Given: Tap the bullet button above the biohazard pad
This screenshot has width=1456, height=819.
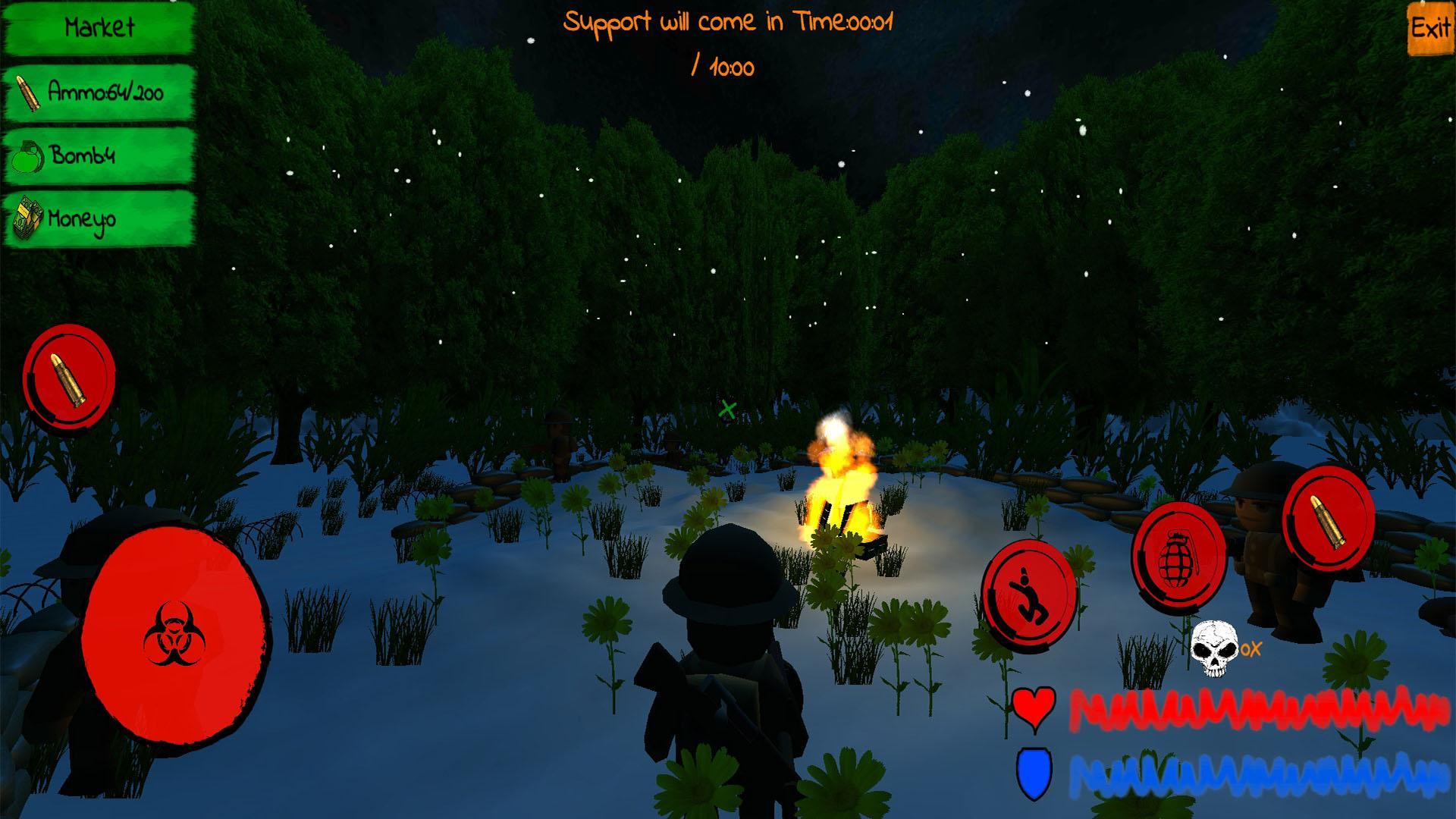Looking at the screenshot, I should [x=68, y=379].
